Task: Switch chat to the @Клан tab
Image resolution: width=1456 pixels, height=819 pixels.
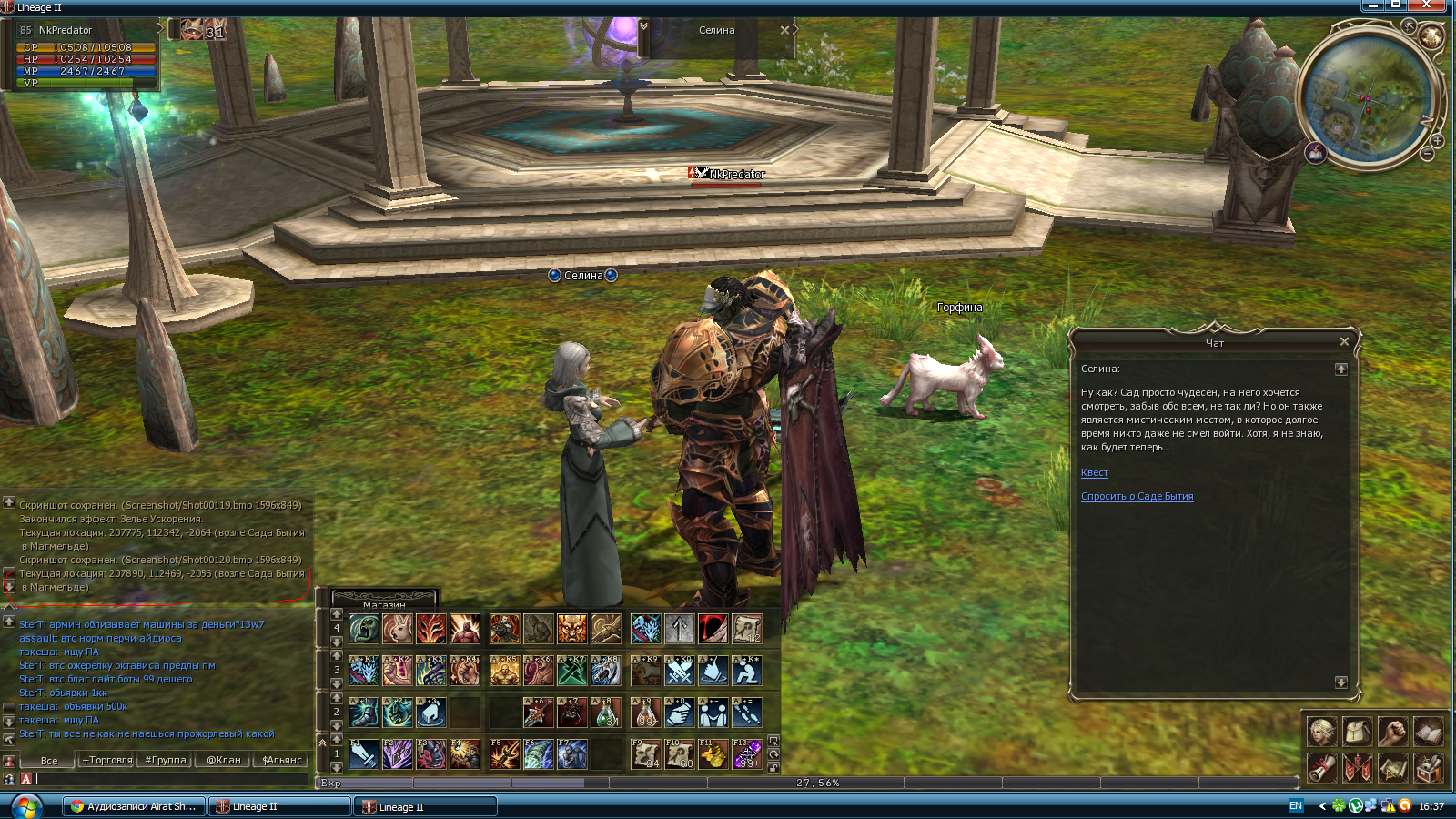Action: click(x=223, y=761)
